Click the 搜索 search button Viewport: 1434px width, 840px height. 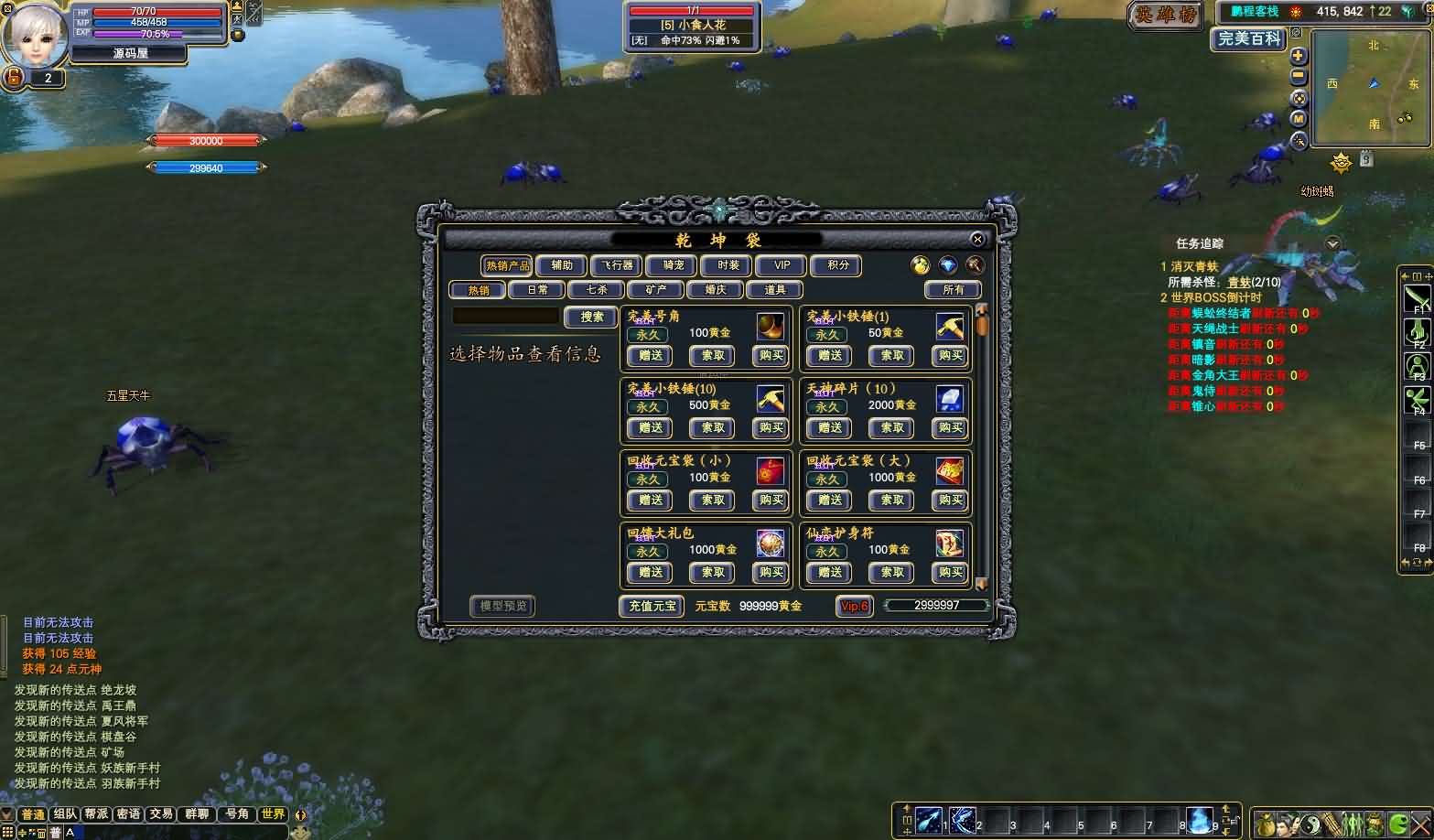pos(591,317)
